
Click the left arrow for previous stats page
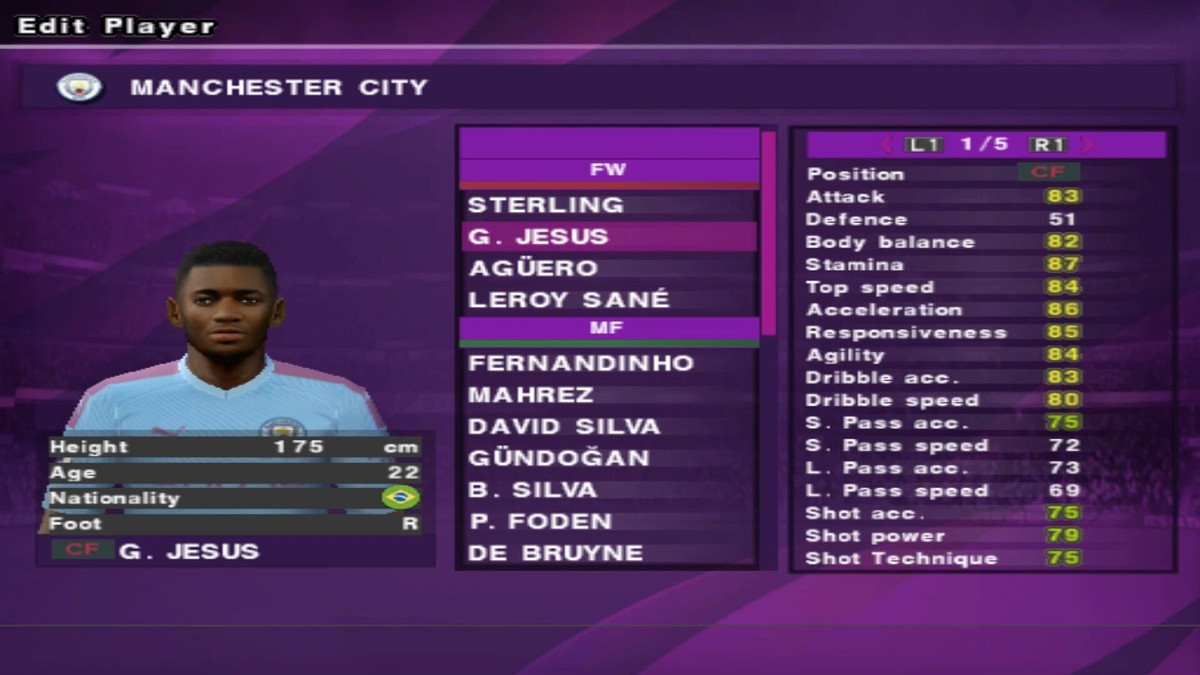(885, 145)
